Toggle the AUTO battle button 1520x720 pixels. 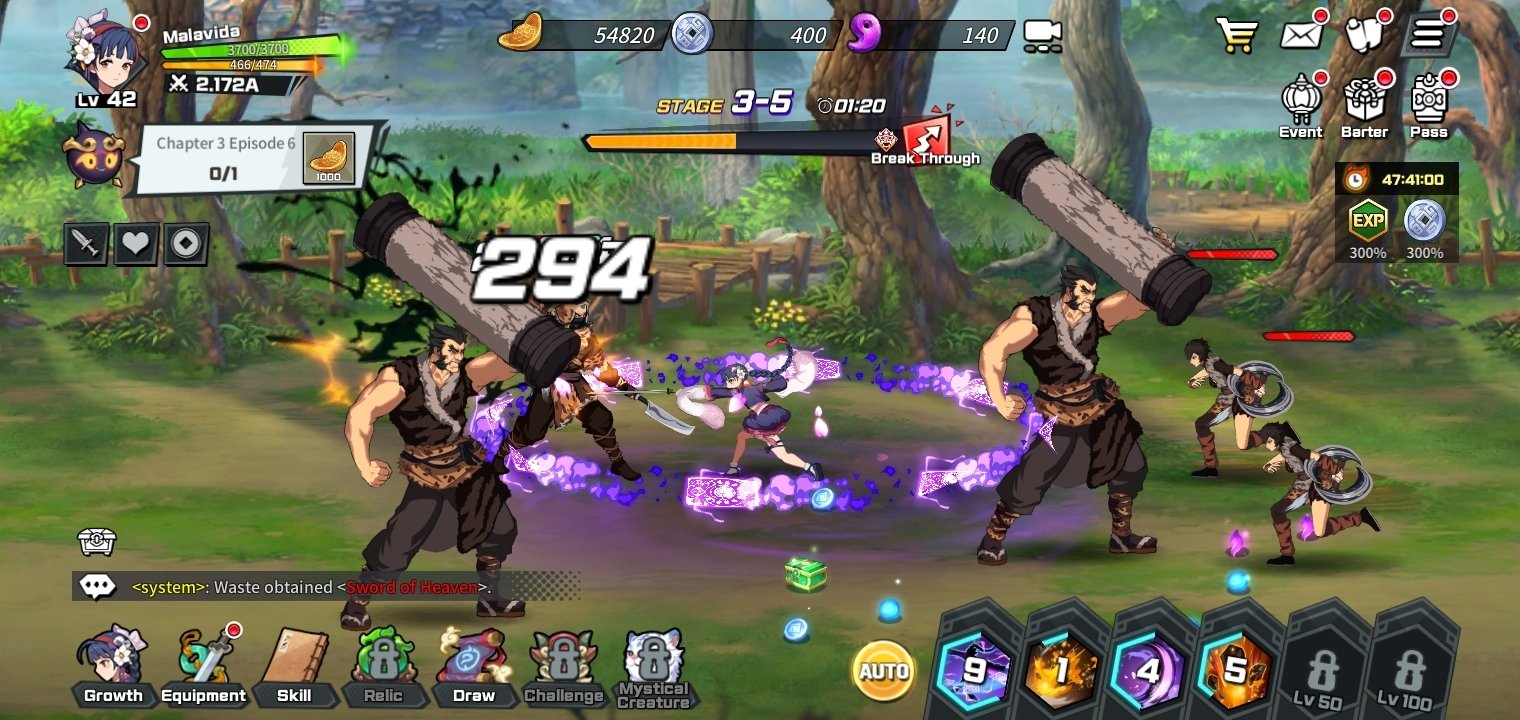click(x=884, y=670)
